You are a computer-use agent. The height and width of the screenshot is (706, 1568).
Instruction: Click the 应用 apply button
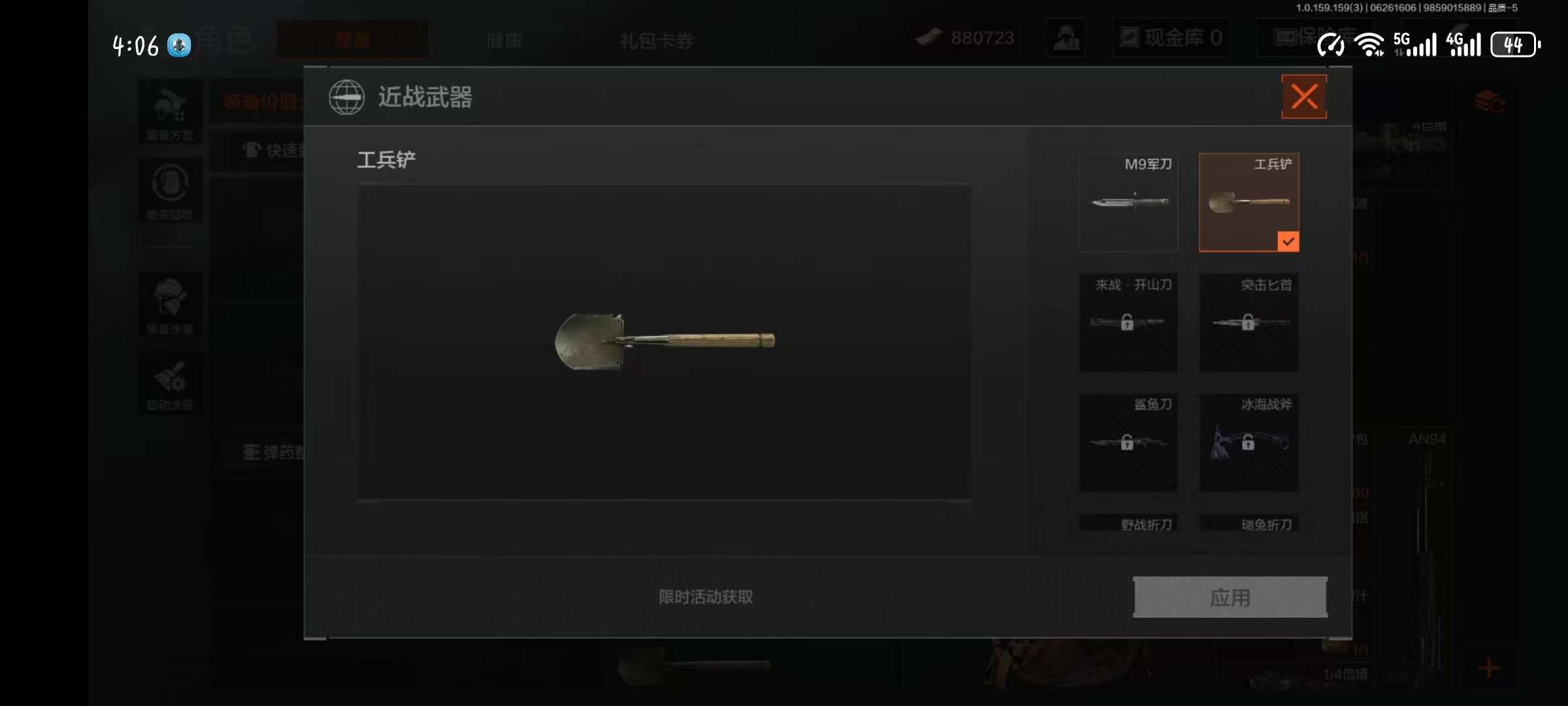pyautogui.click(x=1230, y=597)
